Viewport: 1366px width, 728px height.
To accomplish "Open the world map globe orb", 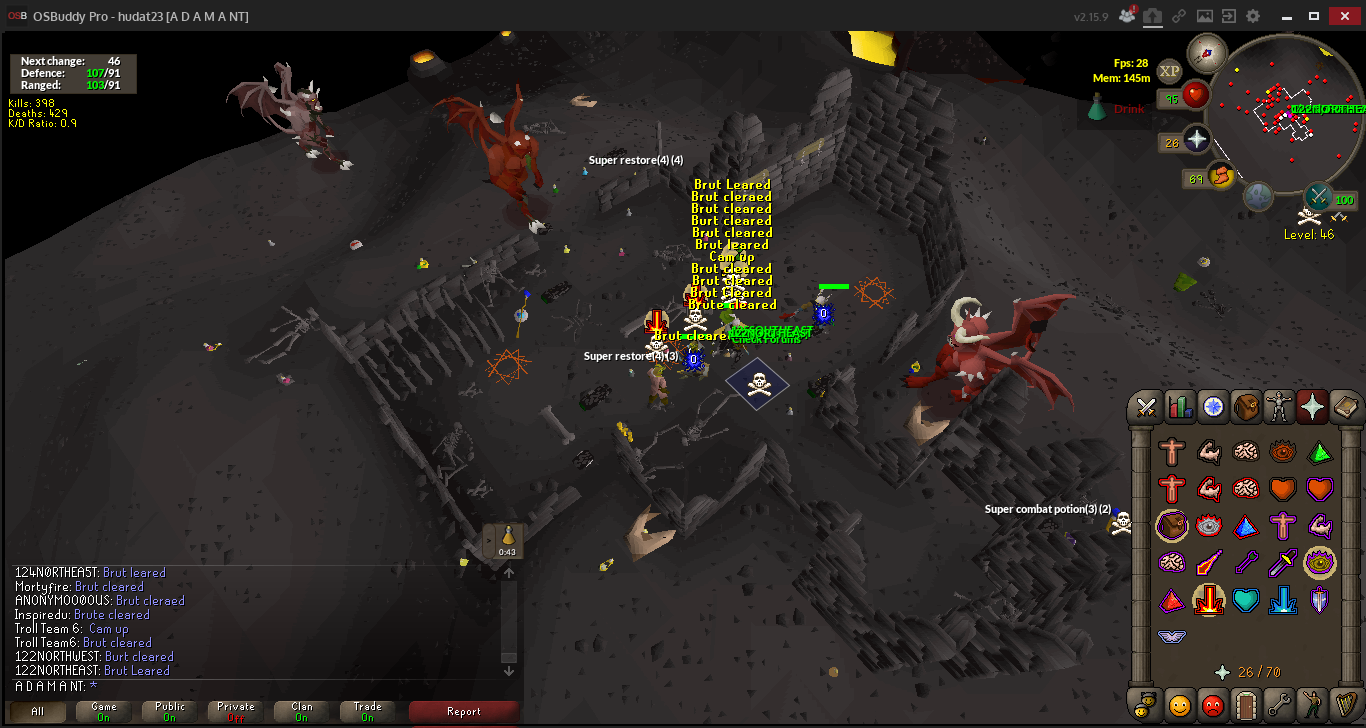I will pos(1258,196).
